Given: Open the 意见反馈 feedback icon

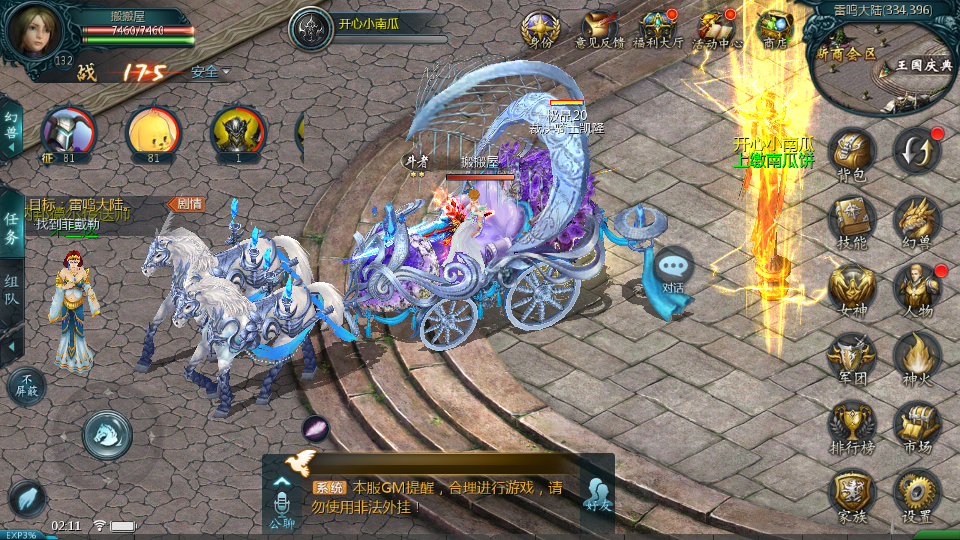Looking at the screenshot, I should [600, 28].
